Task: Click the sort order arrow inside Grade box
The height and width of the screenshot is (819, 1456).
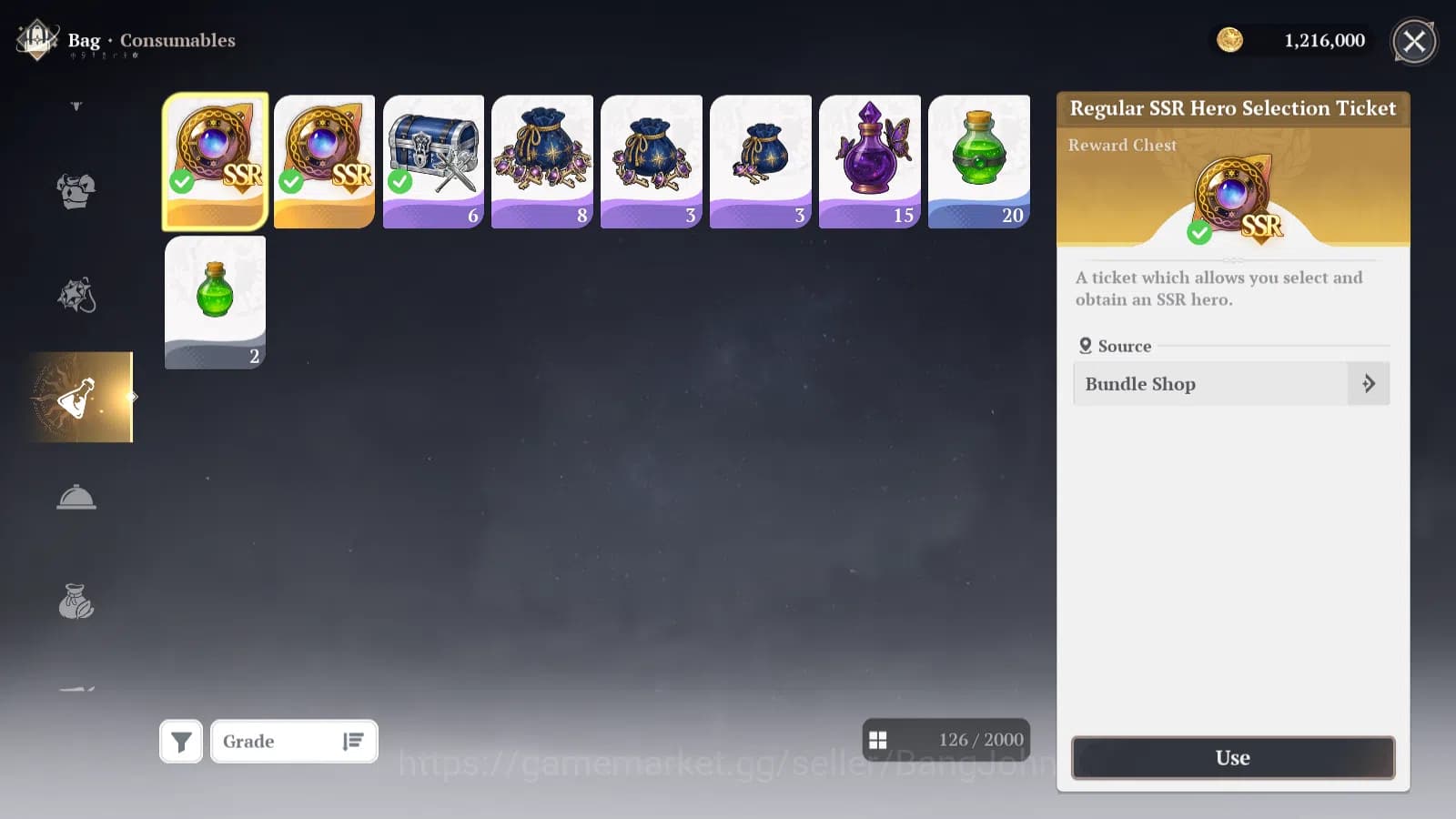Action: tap(354, 741)
